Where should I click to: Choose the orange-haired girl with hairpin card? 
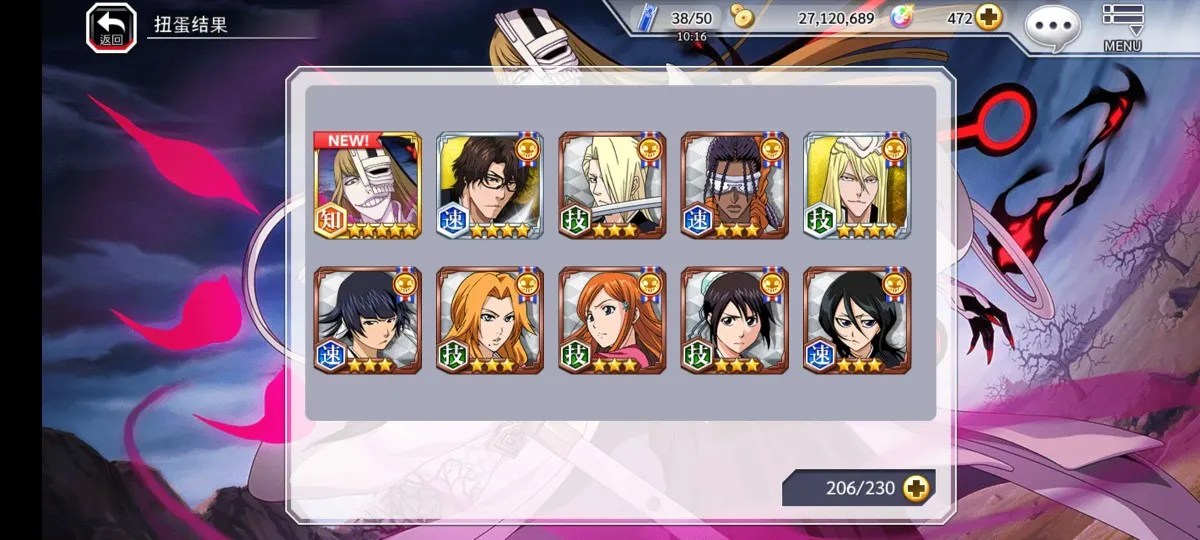point(612,320)
